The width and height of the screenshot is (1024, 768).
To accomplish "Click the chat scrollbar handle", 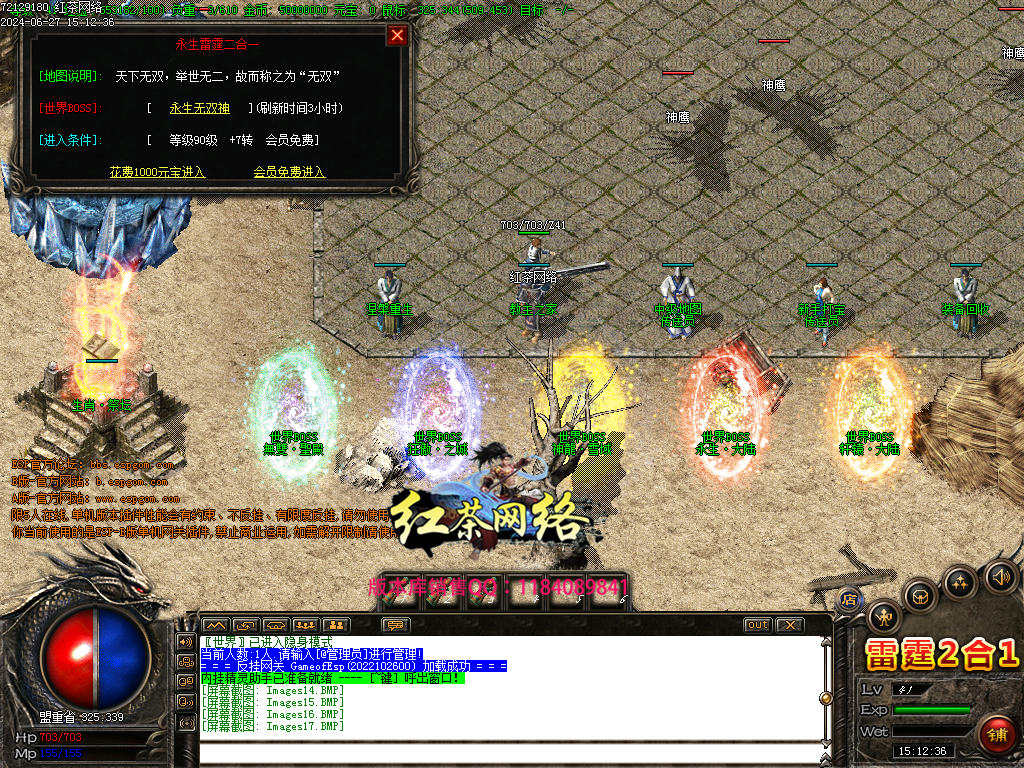I will pyautogui.click(x=826, y=698).
